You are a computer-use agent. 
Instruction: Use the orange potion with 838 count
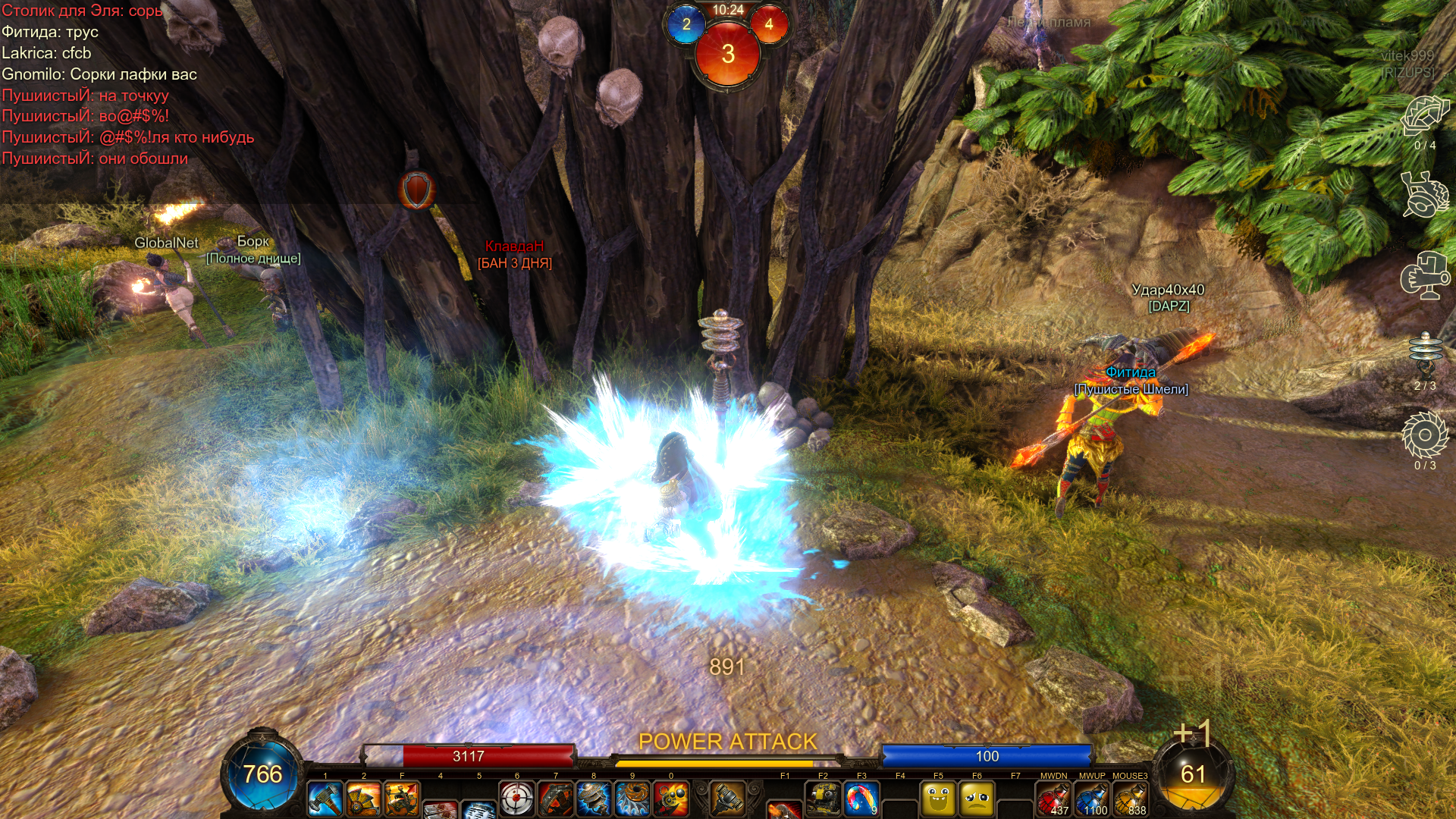pos(1130,799)
